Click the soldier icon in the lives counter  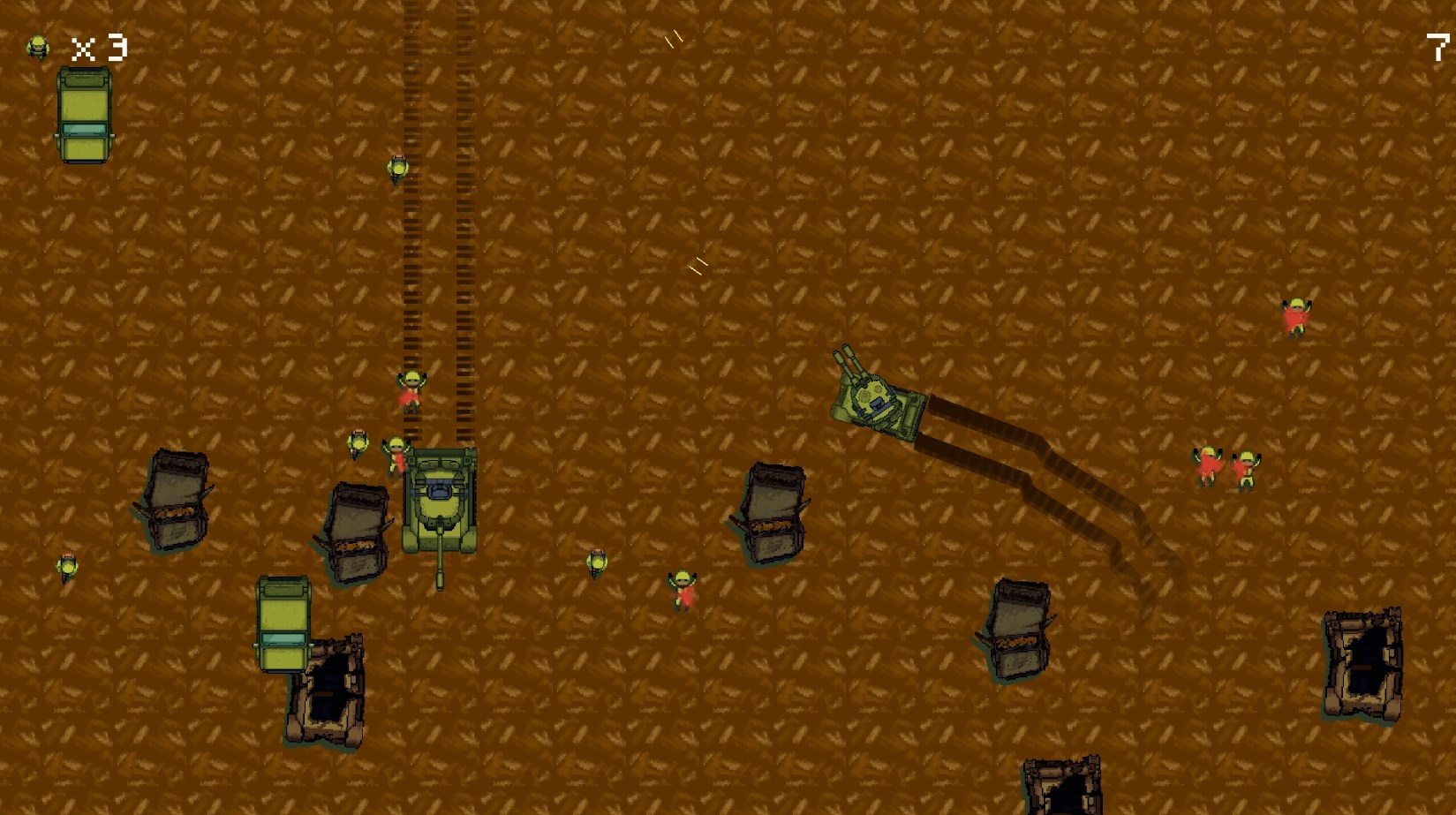click(x=37, y=44)
